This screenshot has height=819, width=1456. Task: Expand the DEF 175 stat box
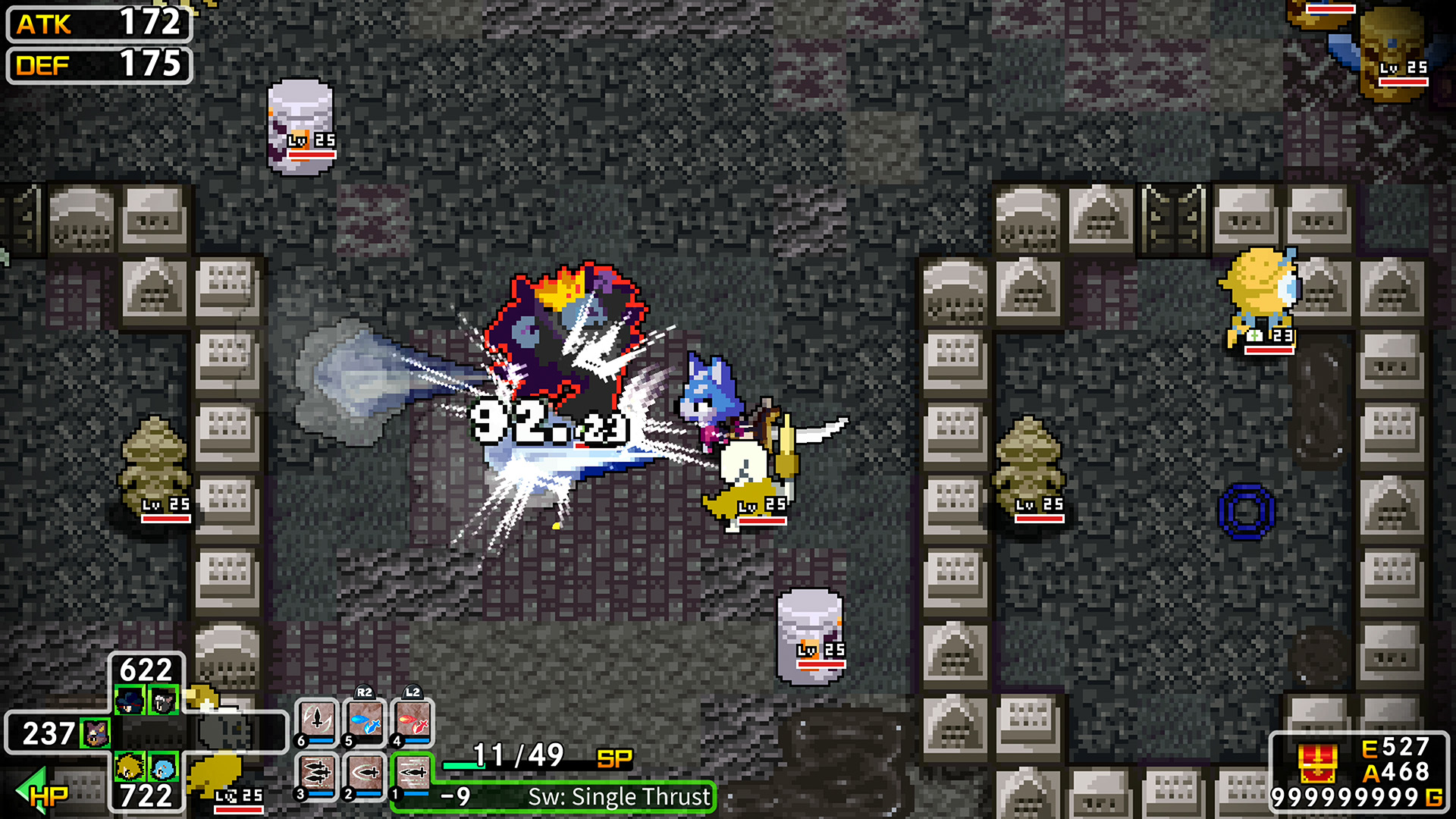tap(99, 66)
